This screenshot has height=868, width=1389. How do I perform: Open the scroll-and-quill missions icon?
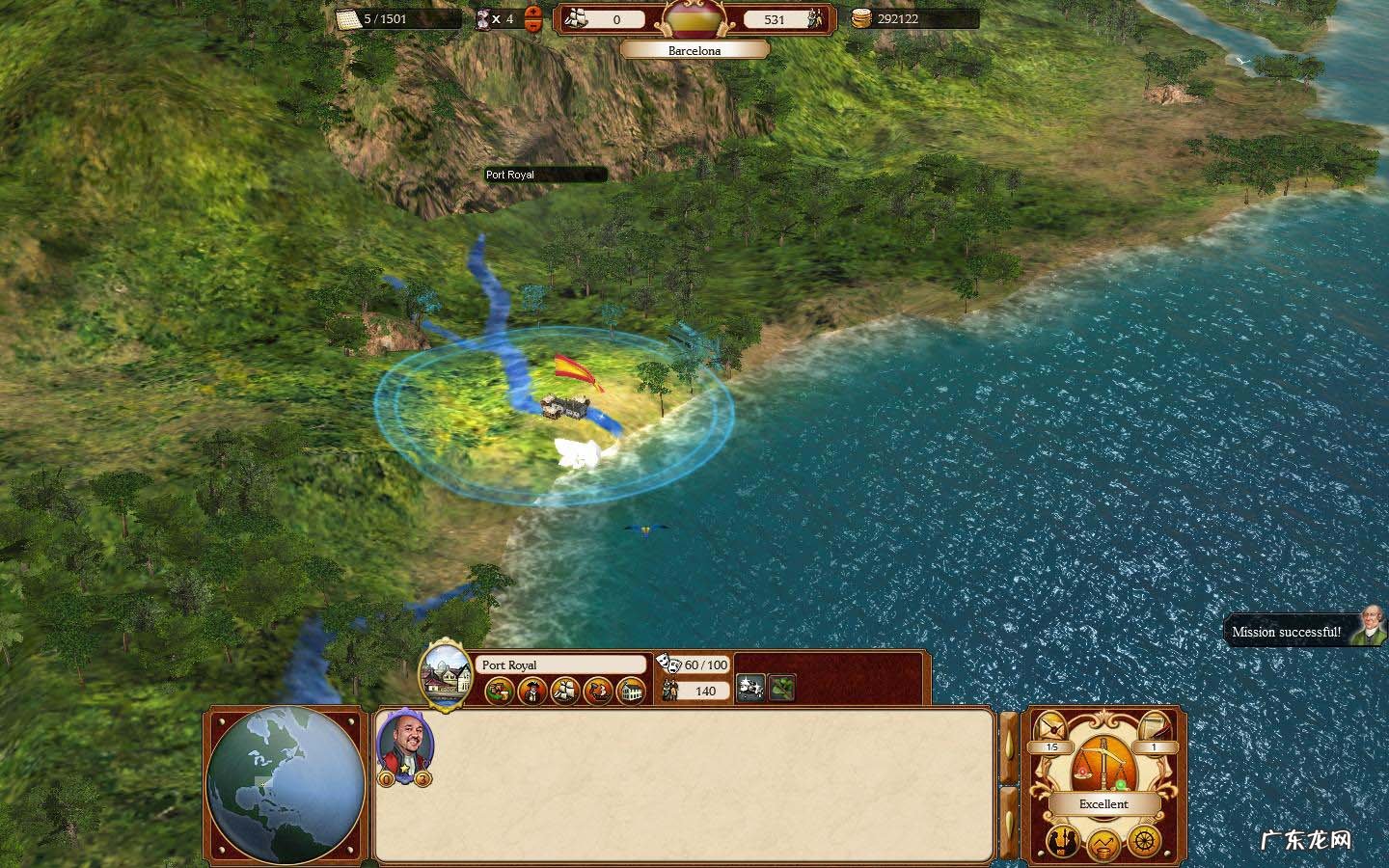point(1155,728)
